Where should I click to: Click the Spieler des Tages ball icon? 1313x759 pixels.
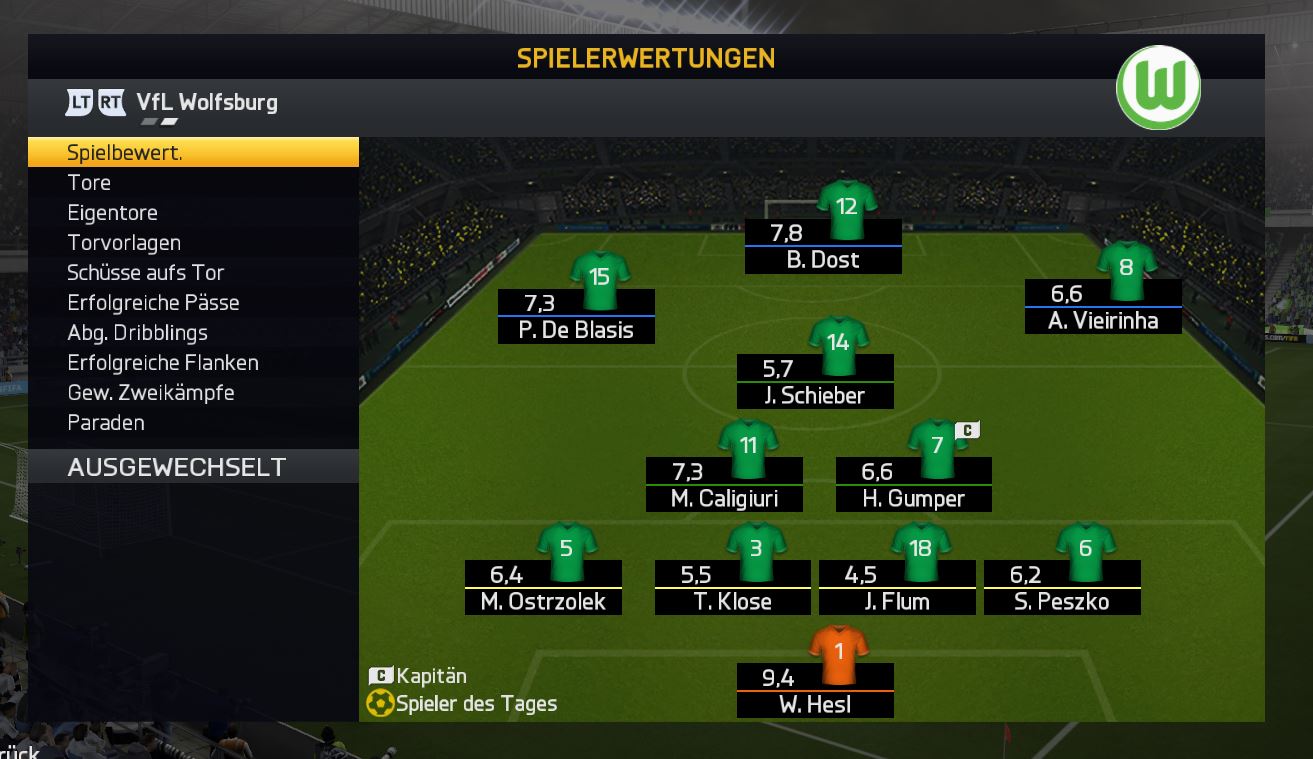pos(378,704)
